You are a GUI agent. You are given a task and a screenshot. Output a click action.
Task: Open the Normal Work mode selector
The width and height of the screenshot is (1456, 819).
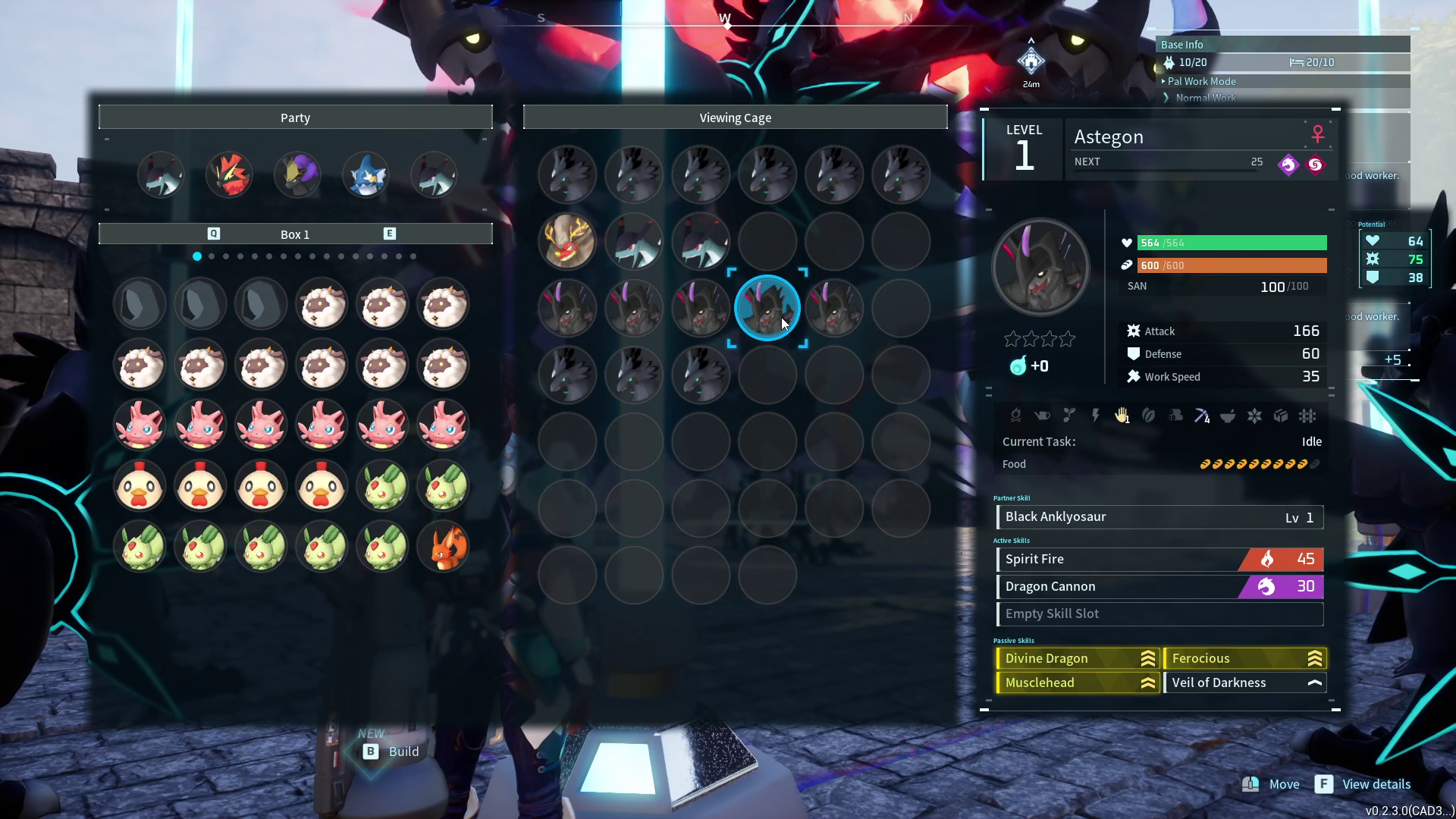pyautogui.click(x=1204, y=98)
